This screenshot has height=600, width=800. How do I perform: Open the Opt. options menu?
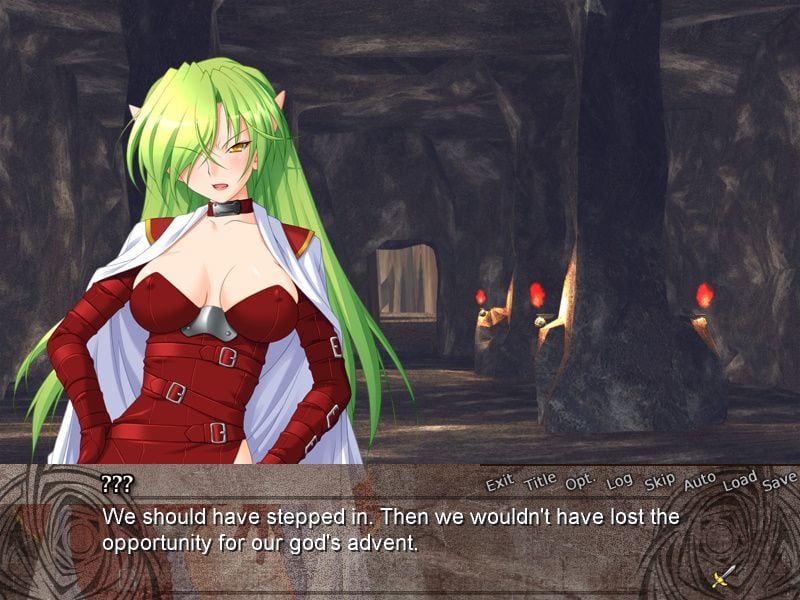(x=580, y=482)
